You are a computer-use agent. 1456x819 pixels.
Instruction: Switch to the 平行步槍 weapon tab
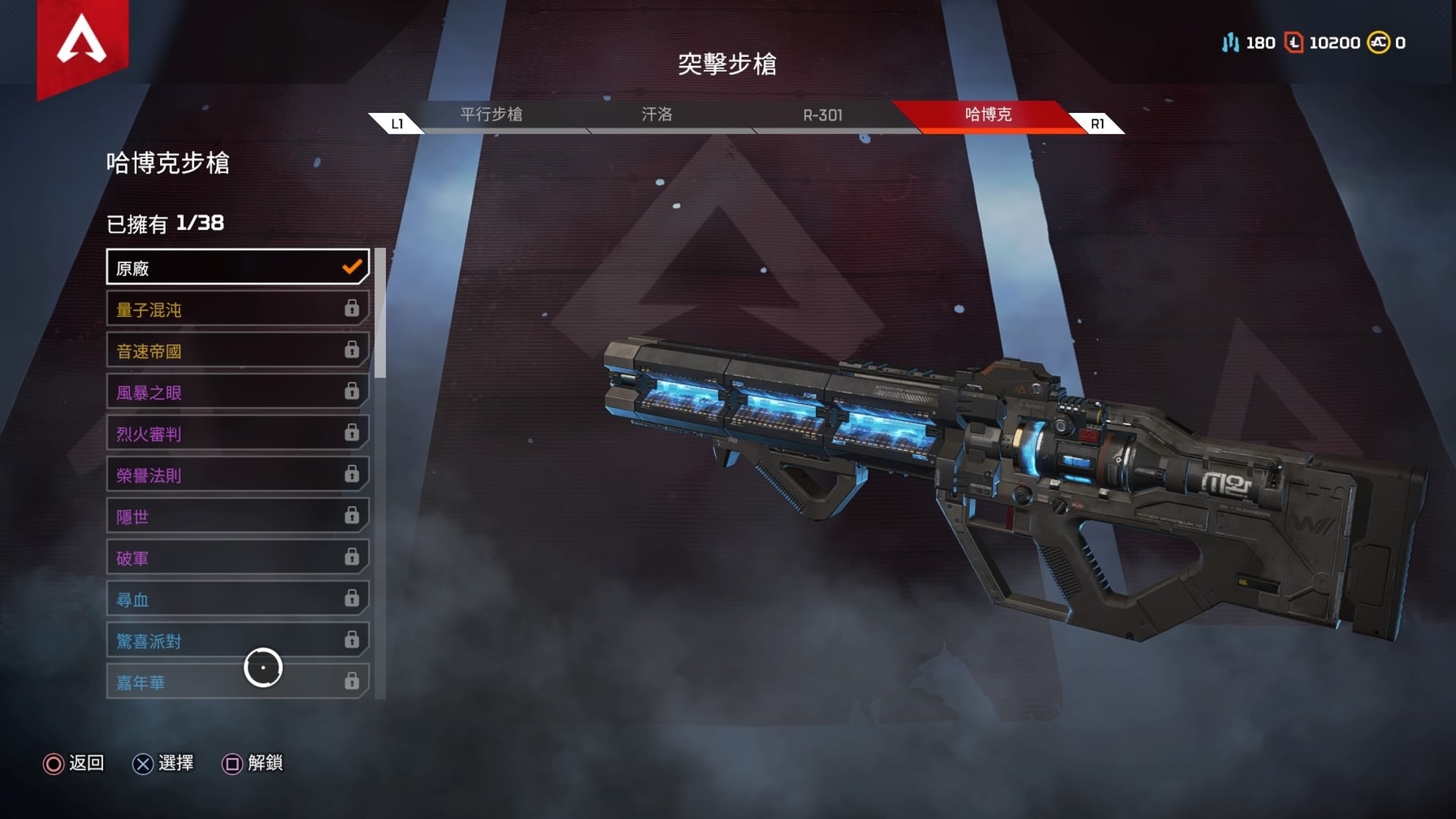[x=491, y=115]
